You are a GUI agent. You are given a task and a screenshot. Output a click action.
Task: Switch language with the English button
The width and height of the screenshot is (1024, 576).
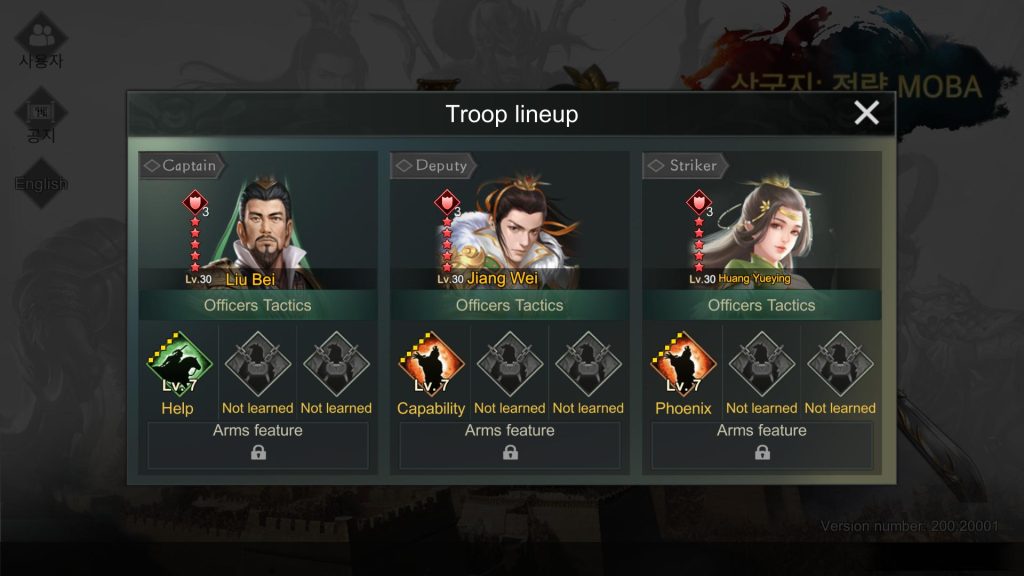click(x=41, y=184)
